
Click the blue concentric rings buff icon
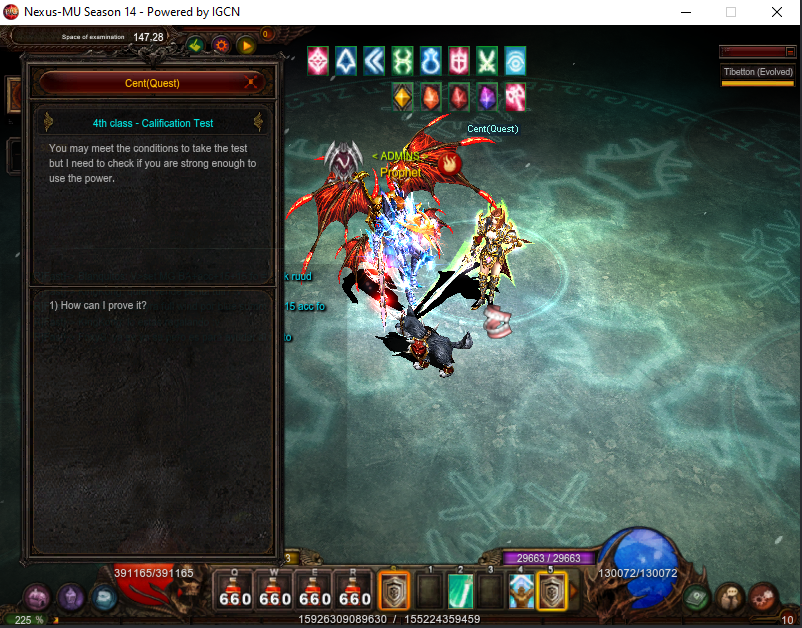point(515,61)
